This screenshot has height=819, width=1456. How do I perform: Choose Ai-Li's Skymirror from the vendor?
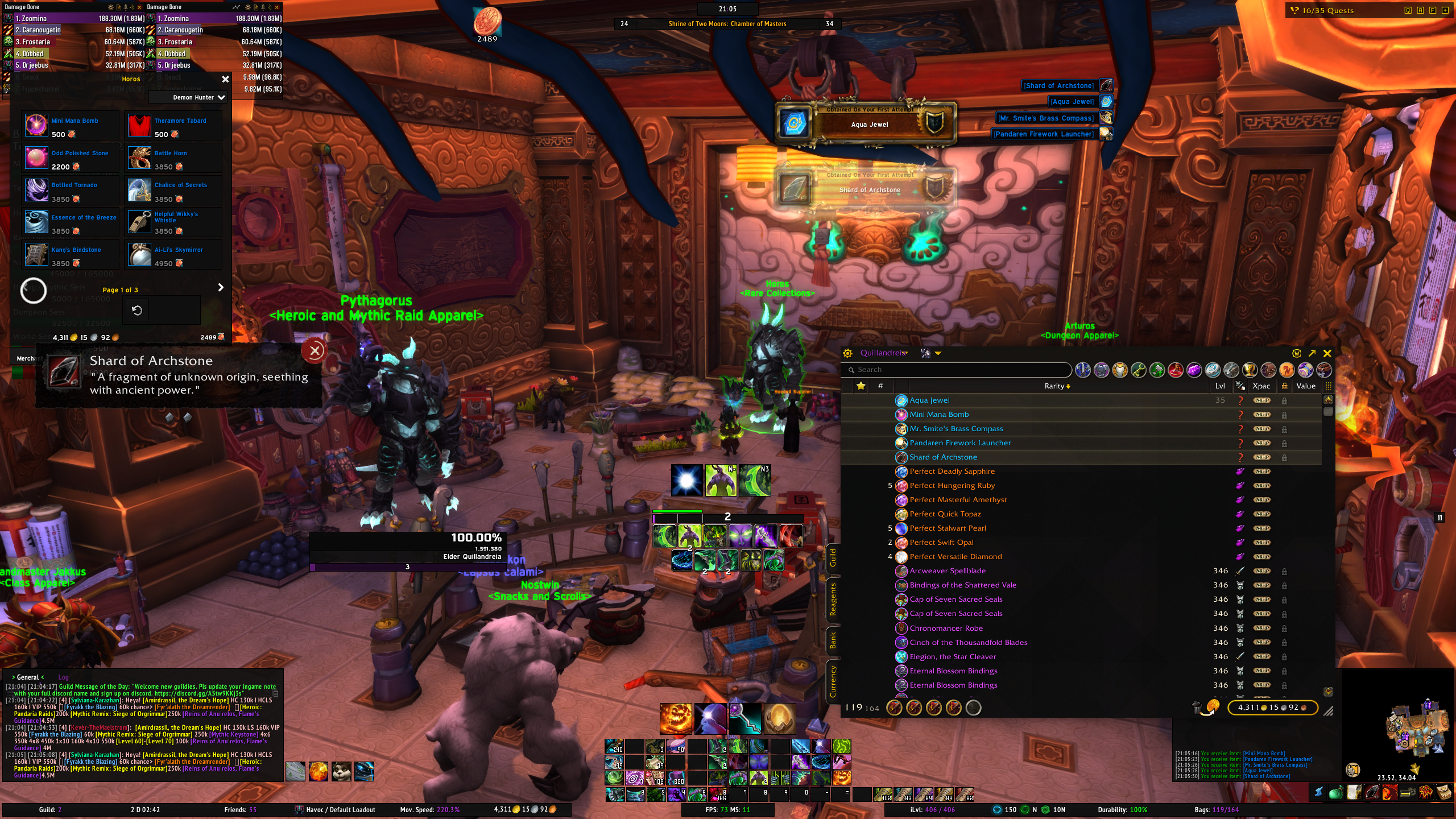(139, 254)
